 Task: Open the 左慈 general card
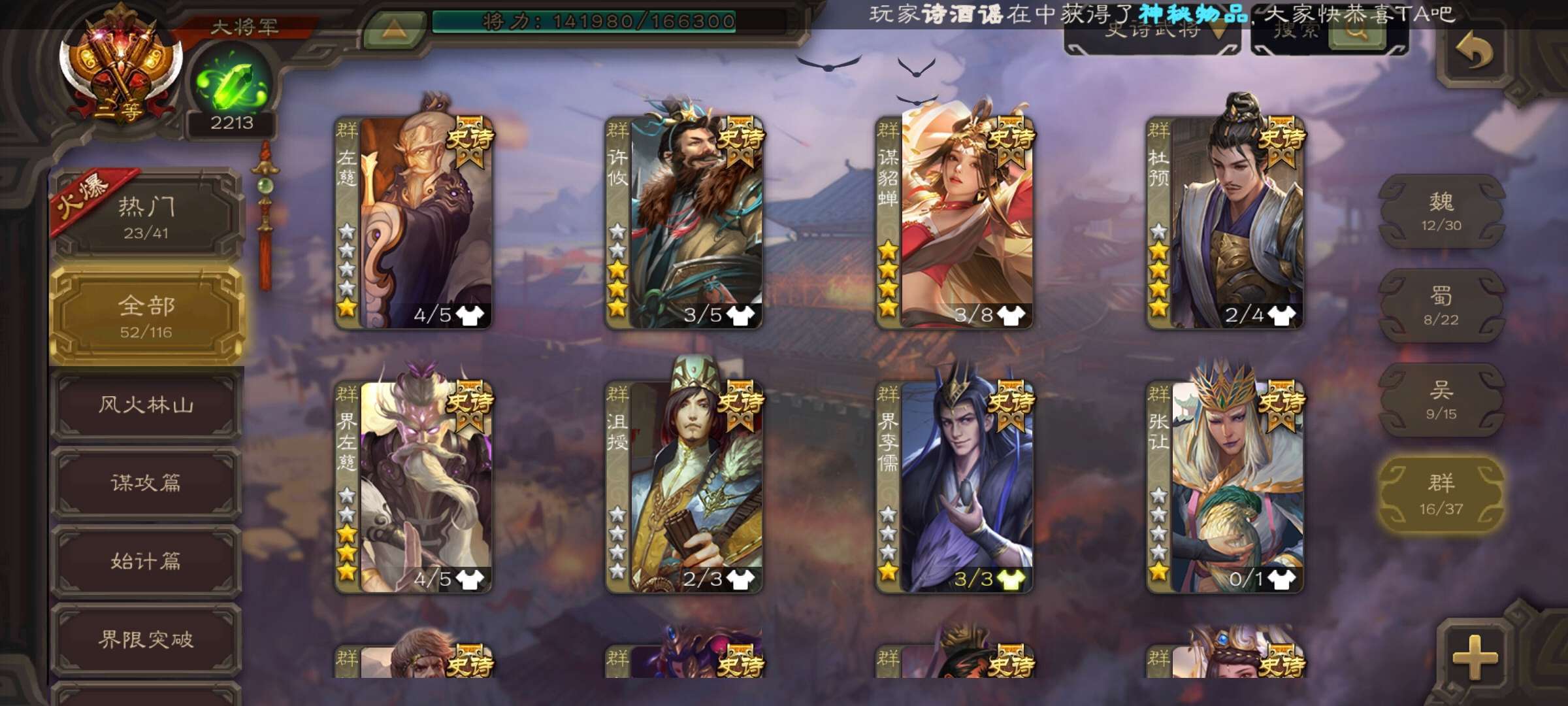tap(414, 222)
